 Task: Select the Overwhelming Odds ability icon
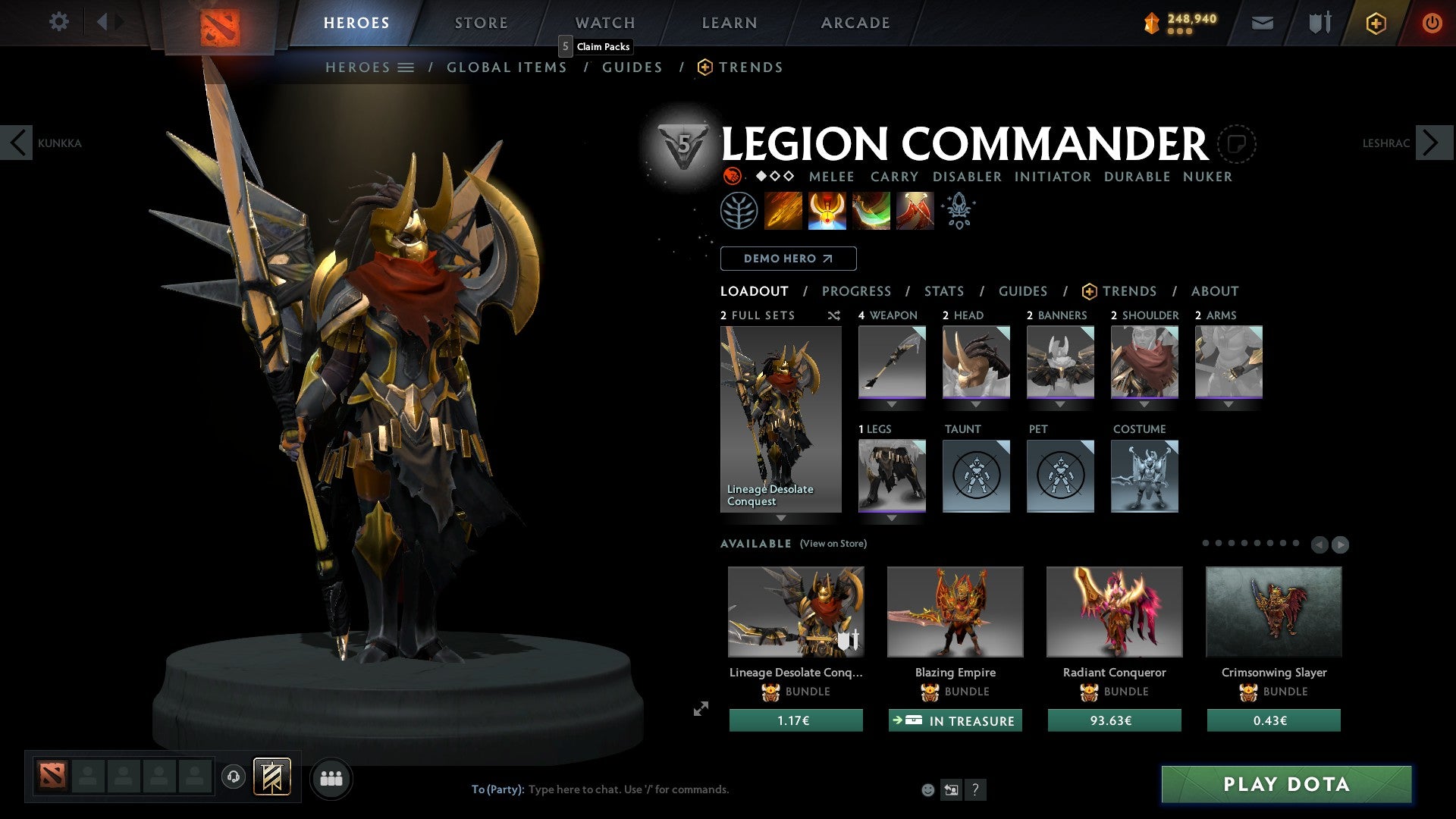click(783, 210)
